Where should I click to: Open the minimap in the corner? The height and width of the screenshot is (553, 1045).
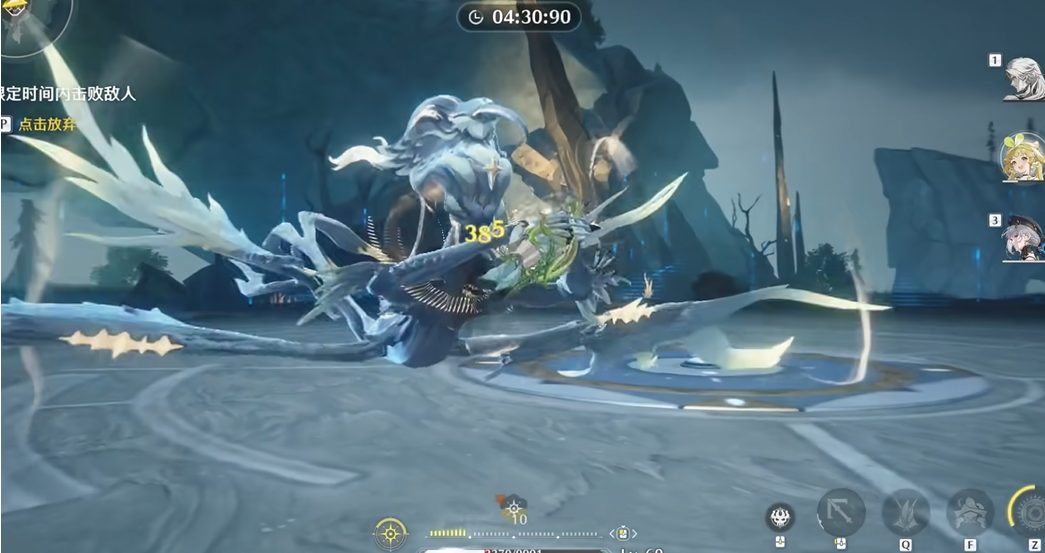pyautogui.click(x=22, y=20)
